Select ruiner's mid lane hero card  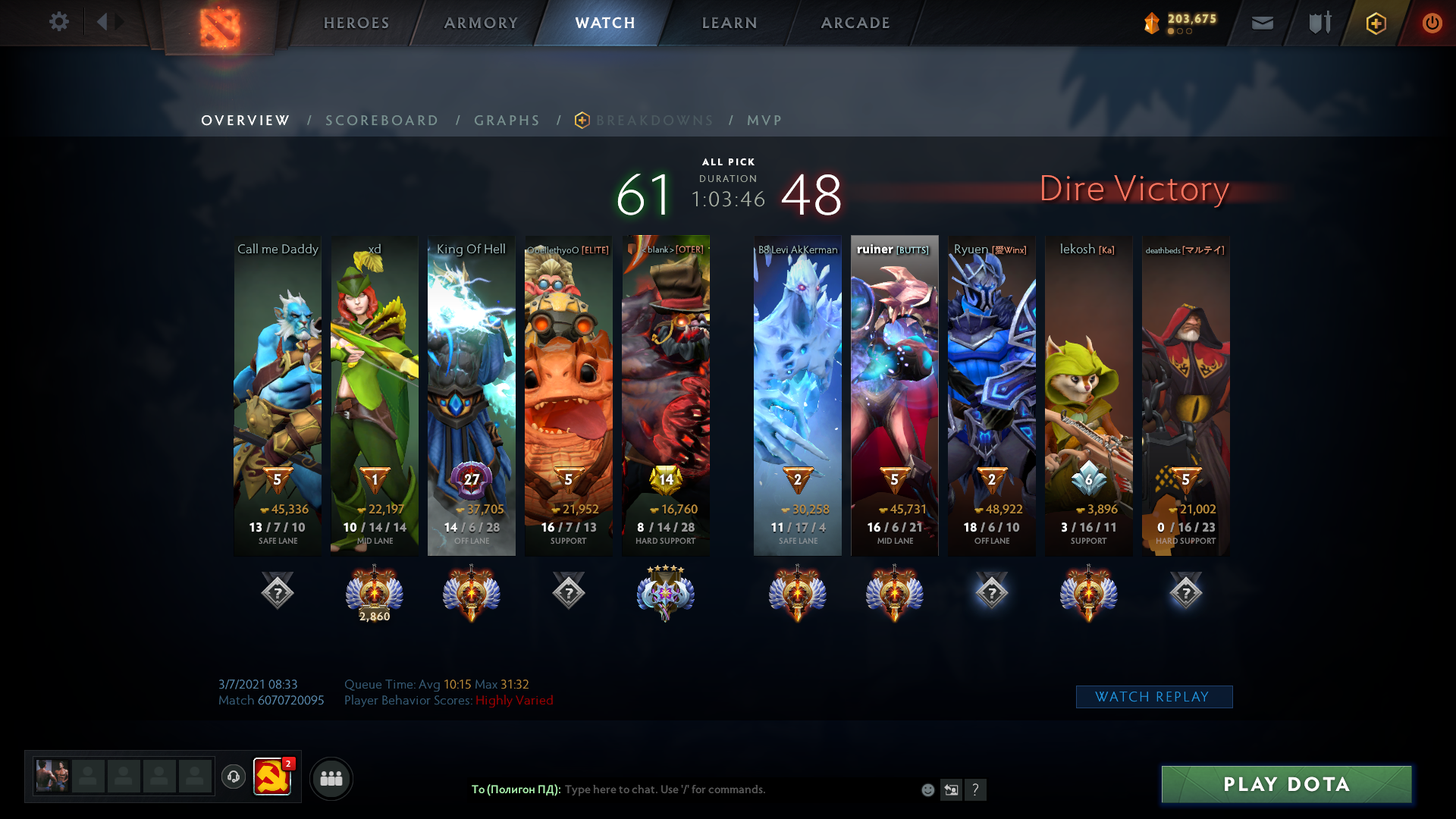tap(894, 394)
